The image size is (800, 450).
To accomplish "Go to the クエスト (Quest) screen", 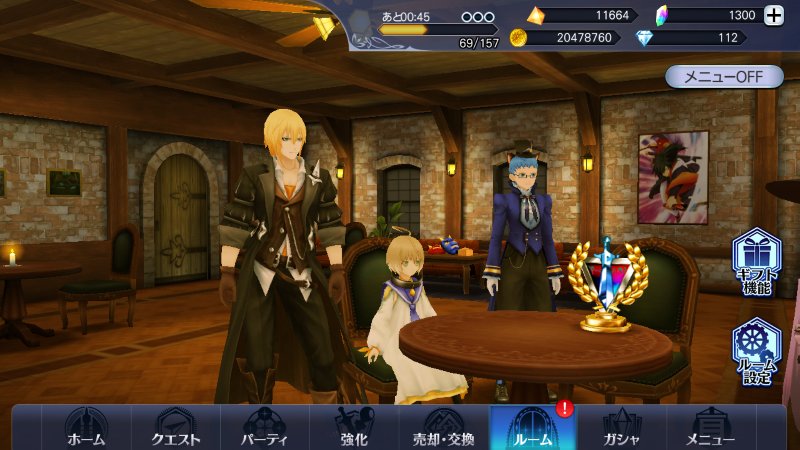I will pyautogui.click(x=175, y=427).
